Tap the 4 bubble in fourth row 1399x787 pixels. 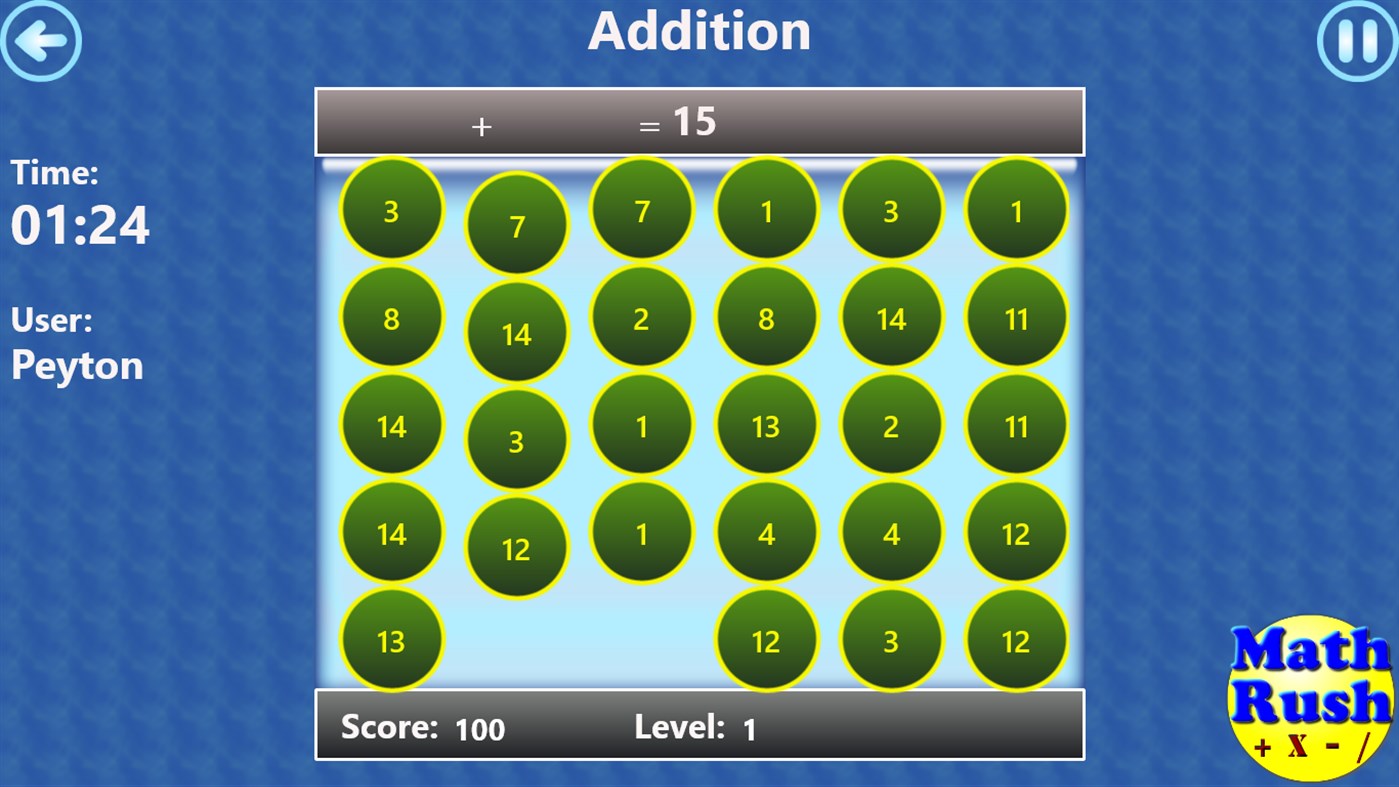(766, 534)
